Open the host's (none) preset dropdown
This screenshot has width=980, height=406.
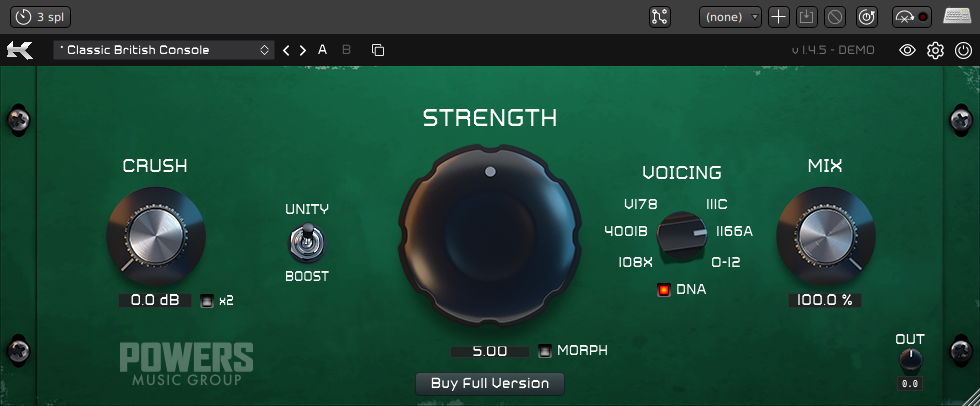[x=730, y=17]
